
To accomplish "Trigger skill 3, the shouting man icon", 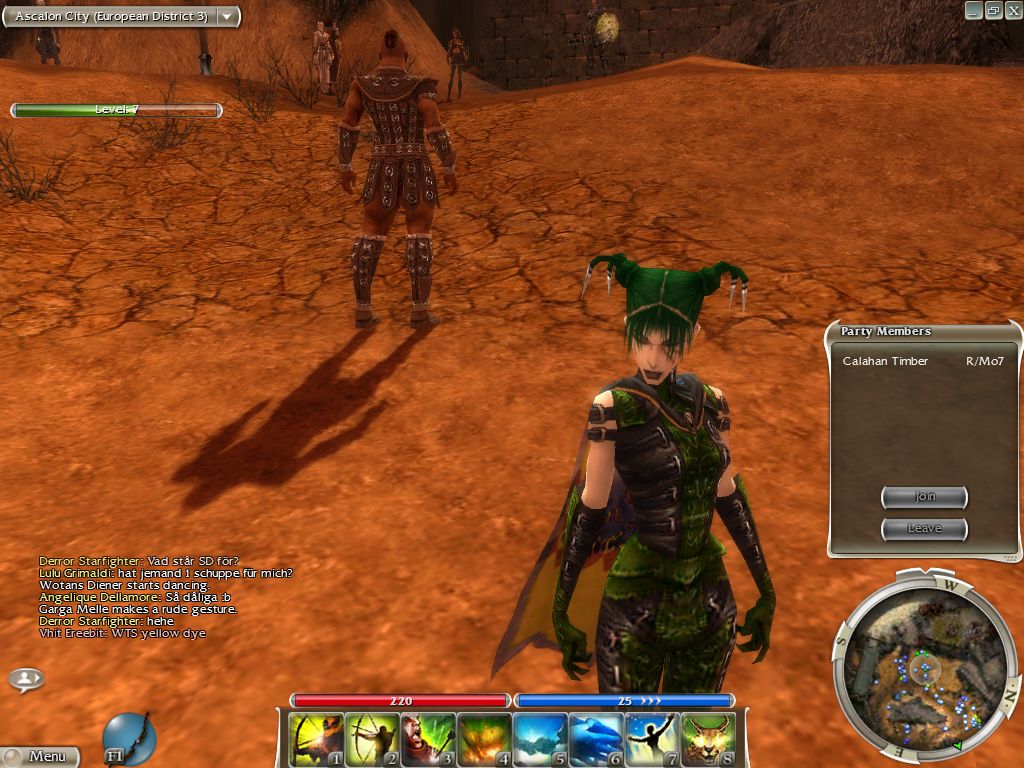I will tap(428, 739).
